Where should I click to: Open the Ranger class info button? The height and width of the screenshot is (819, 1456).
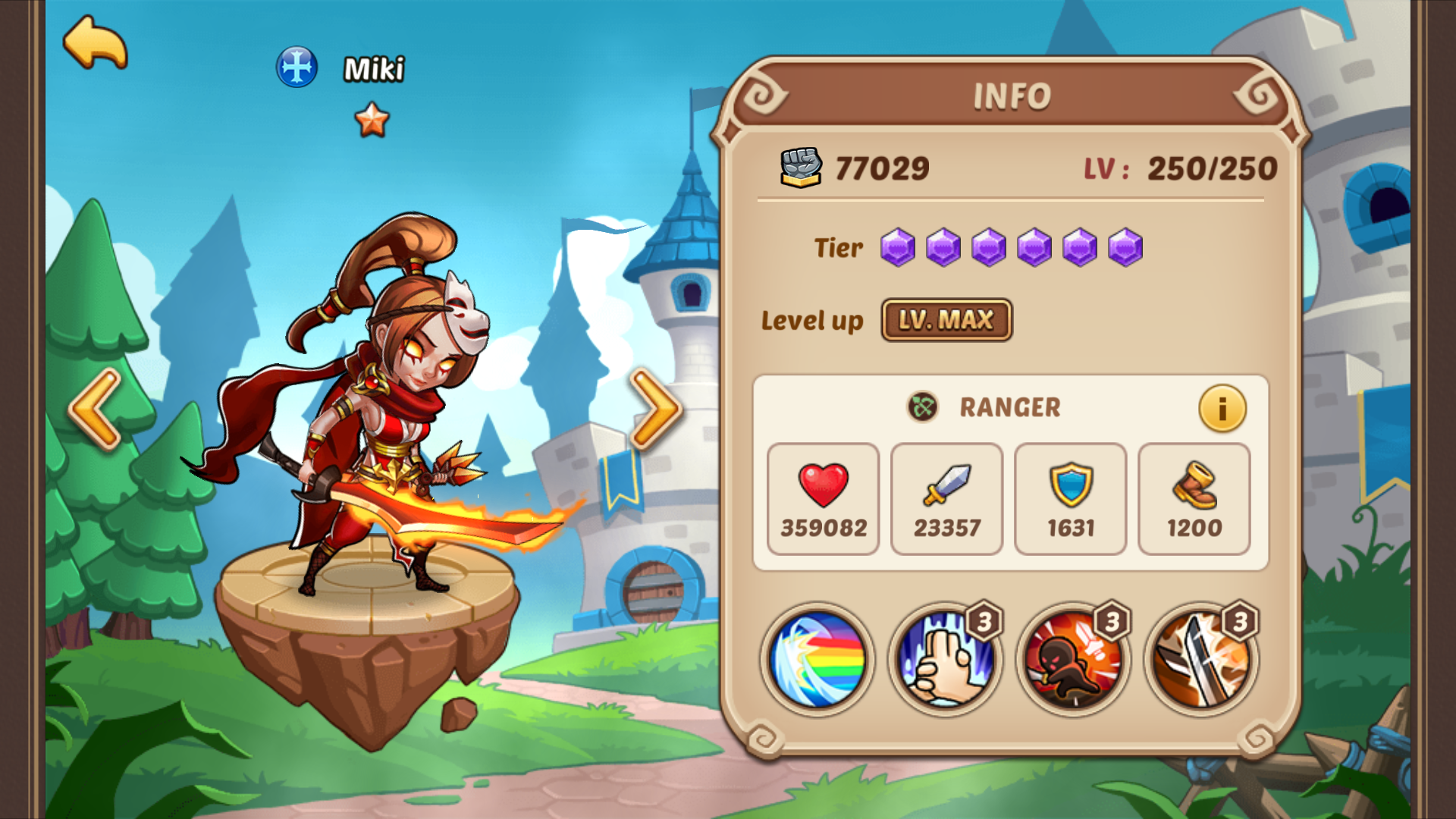click(1222, 409)
